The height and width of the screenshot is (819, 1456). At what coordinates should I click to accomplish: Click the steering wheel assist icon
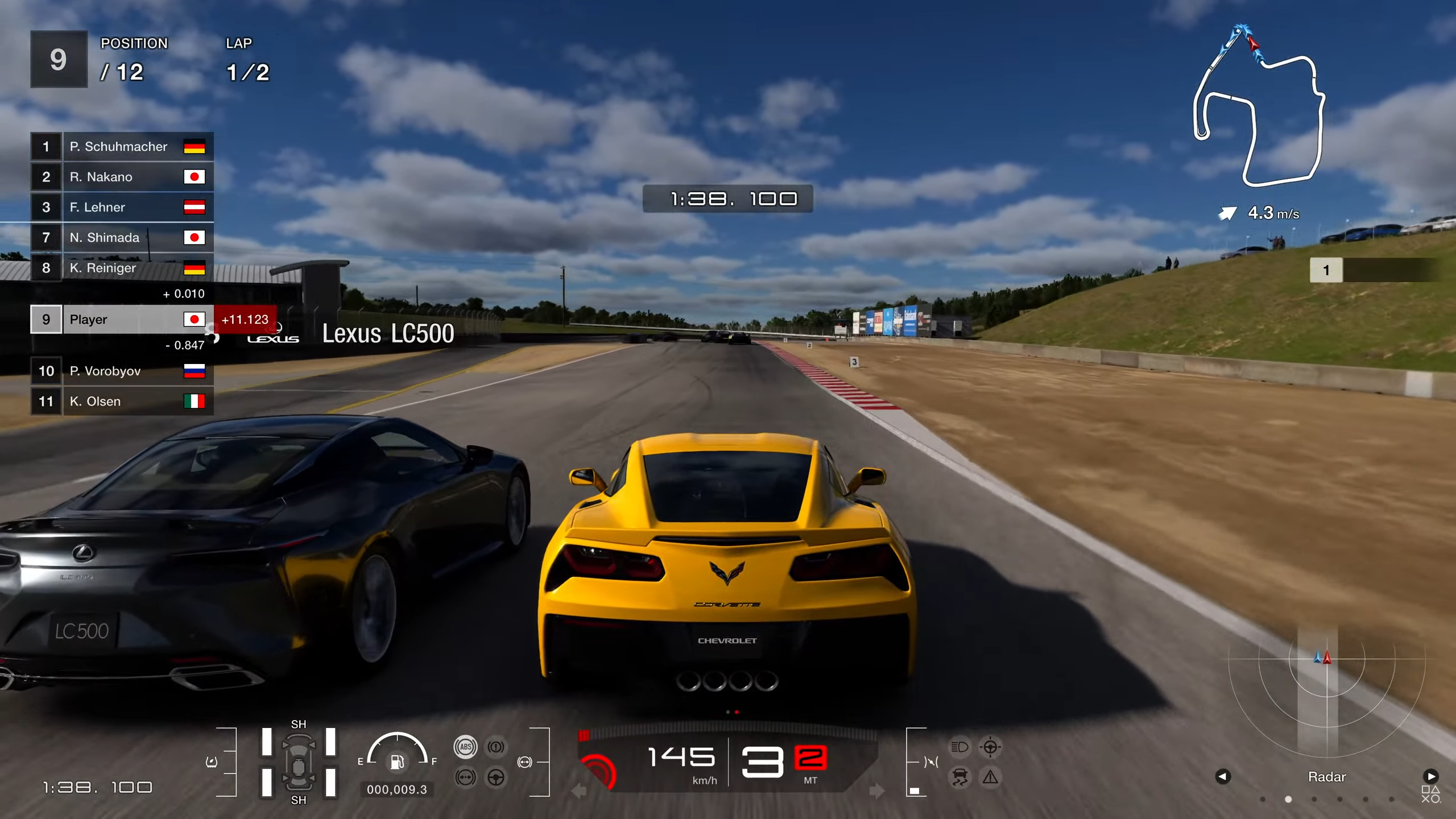pyautogui.click(x=496, y=777)
